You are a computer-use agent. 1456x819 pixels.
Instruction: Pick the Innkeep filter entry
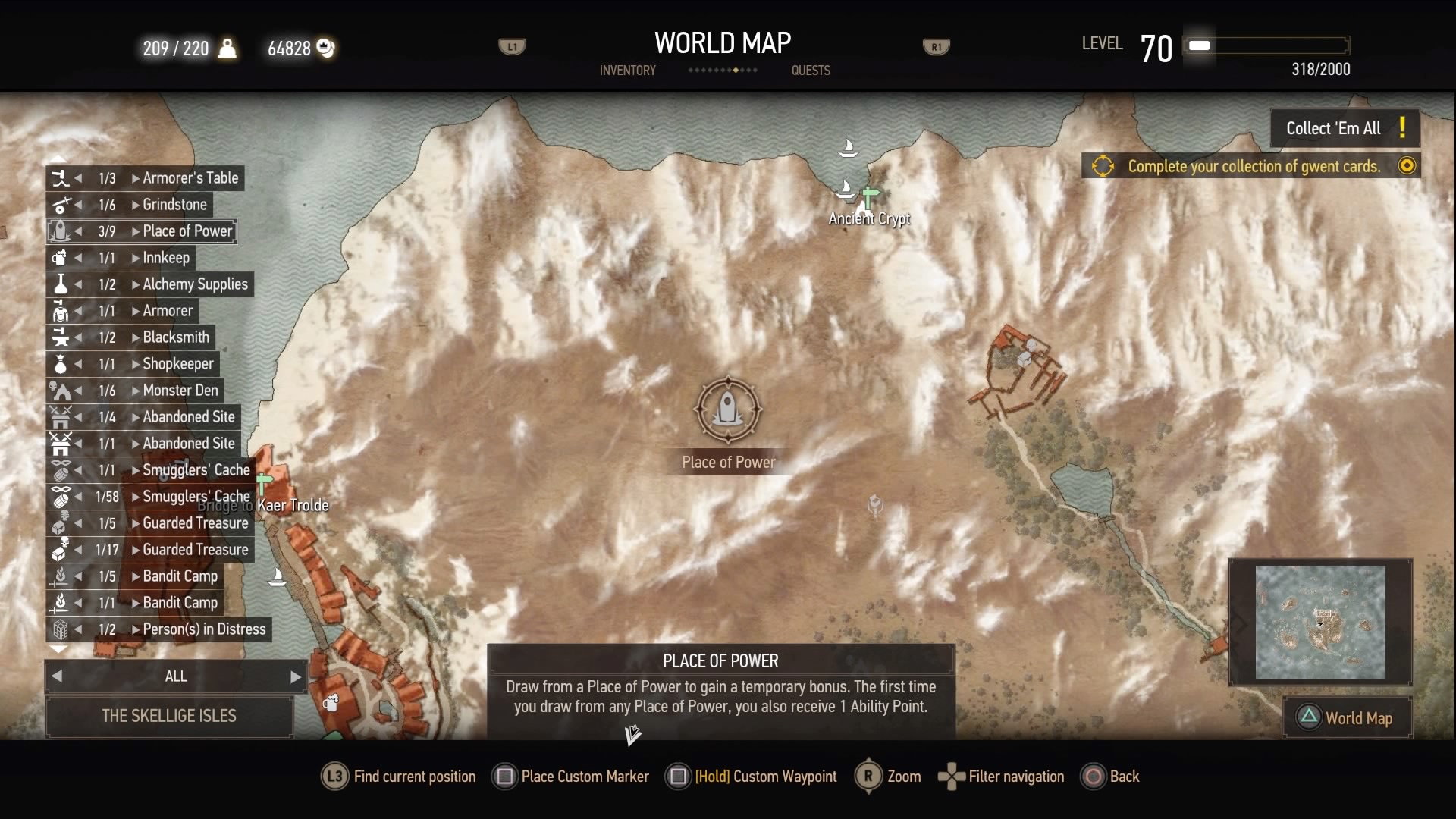point(166,258)
